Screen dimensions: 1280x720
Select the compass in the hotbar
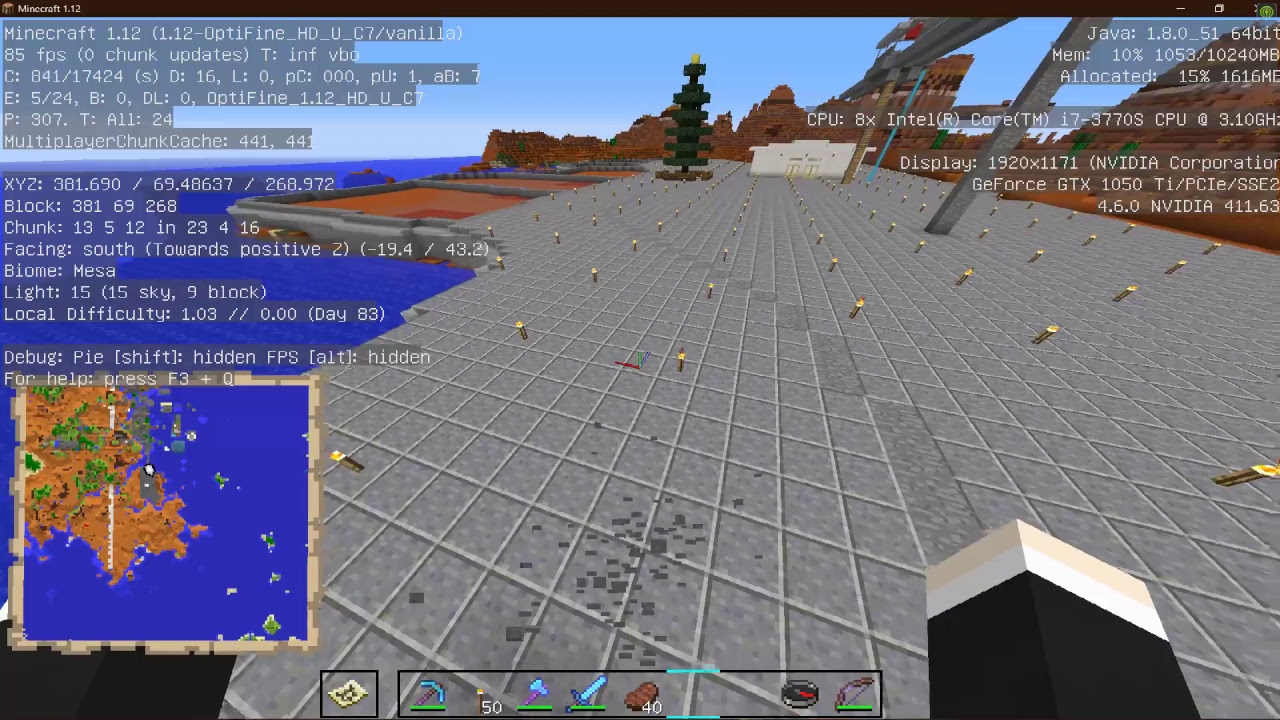[799, 693]
